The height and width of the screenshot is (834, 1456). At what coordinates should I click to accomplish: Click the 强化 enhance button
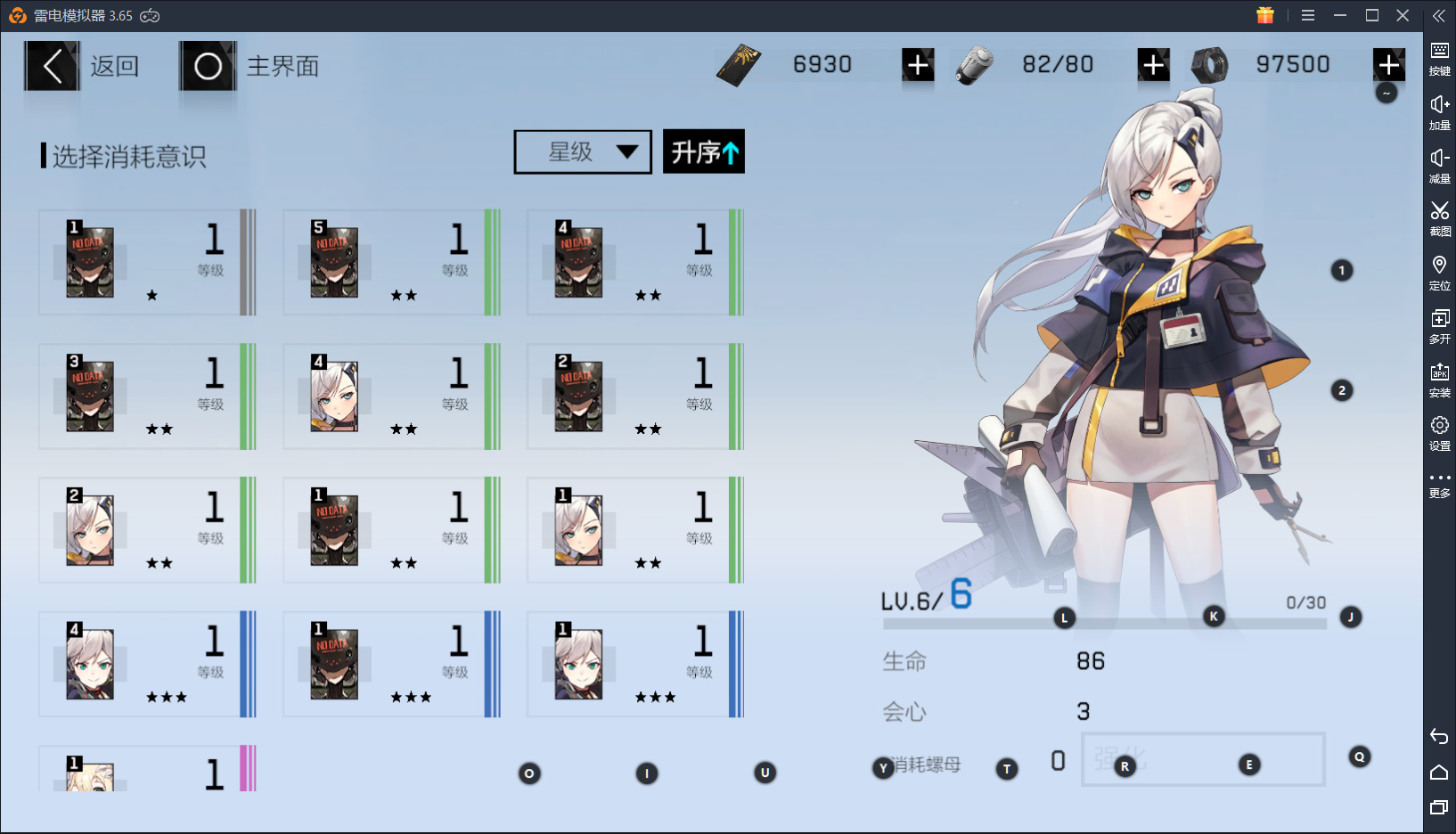click(x=1202, y=759)
